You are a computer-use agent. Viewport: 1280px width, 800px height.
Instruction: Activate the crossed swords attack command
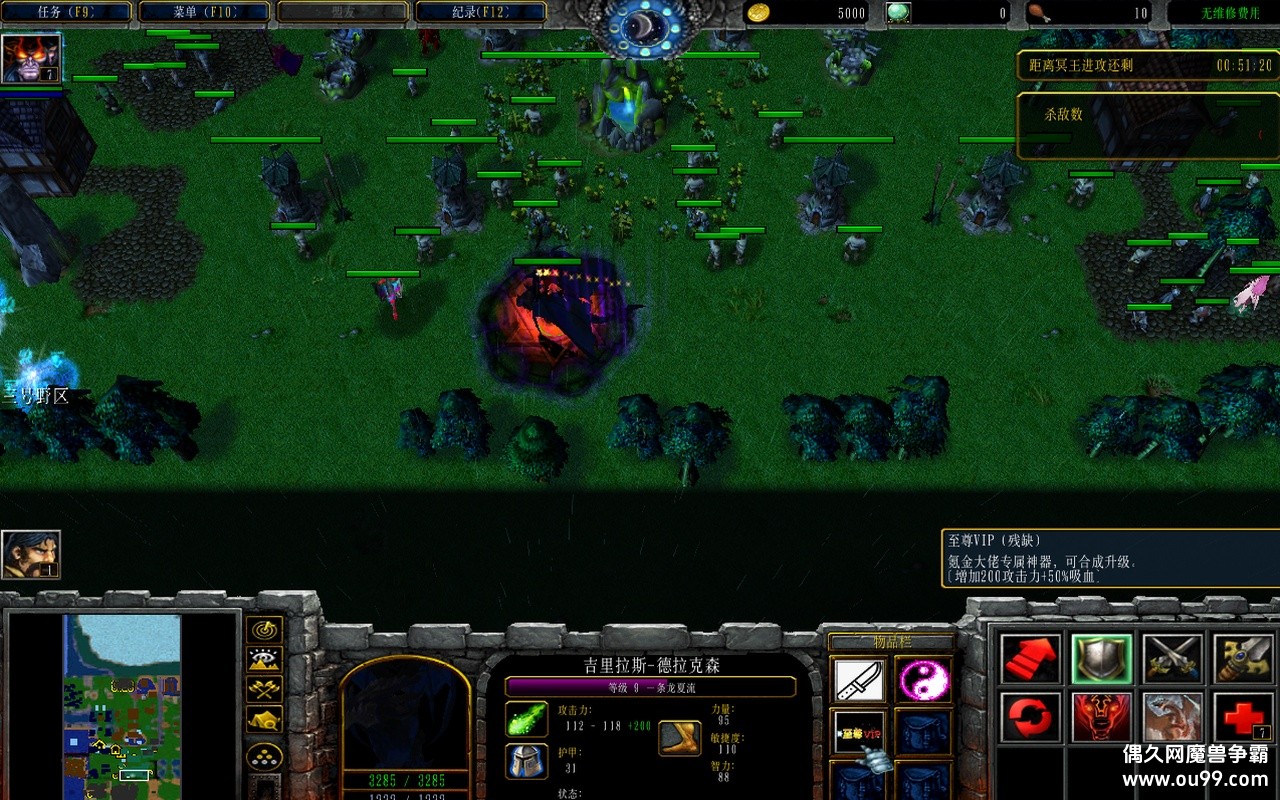[1173, 659]
